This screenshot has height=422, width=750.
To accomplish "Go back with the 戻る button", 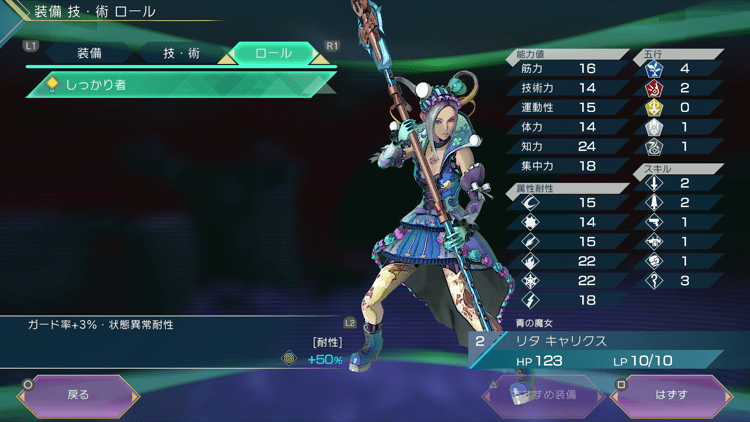I will point(78,395).
